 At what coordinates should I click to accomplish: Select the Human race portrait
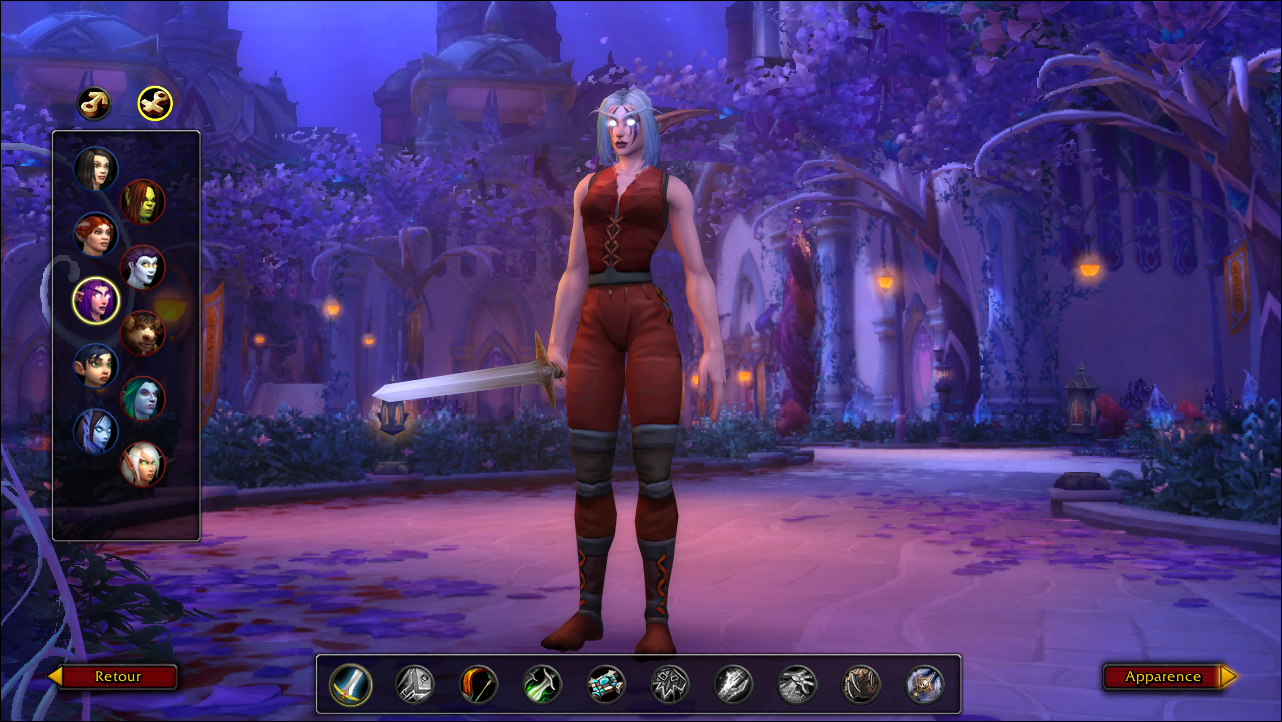(x=96, y=169)
